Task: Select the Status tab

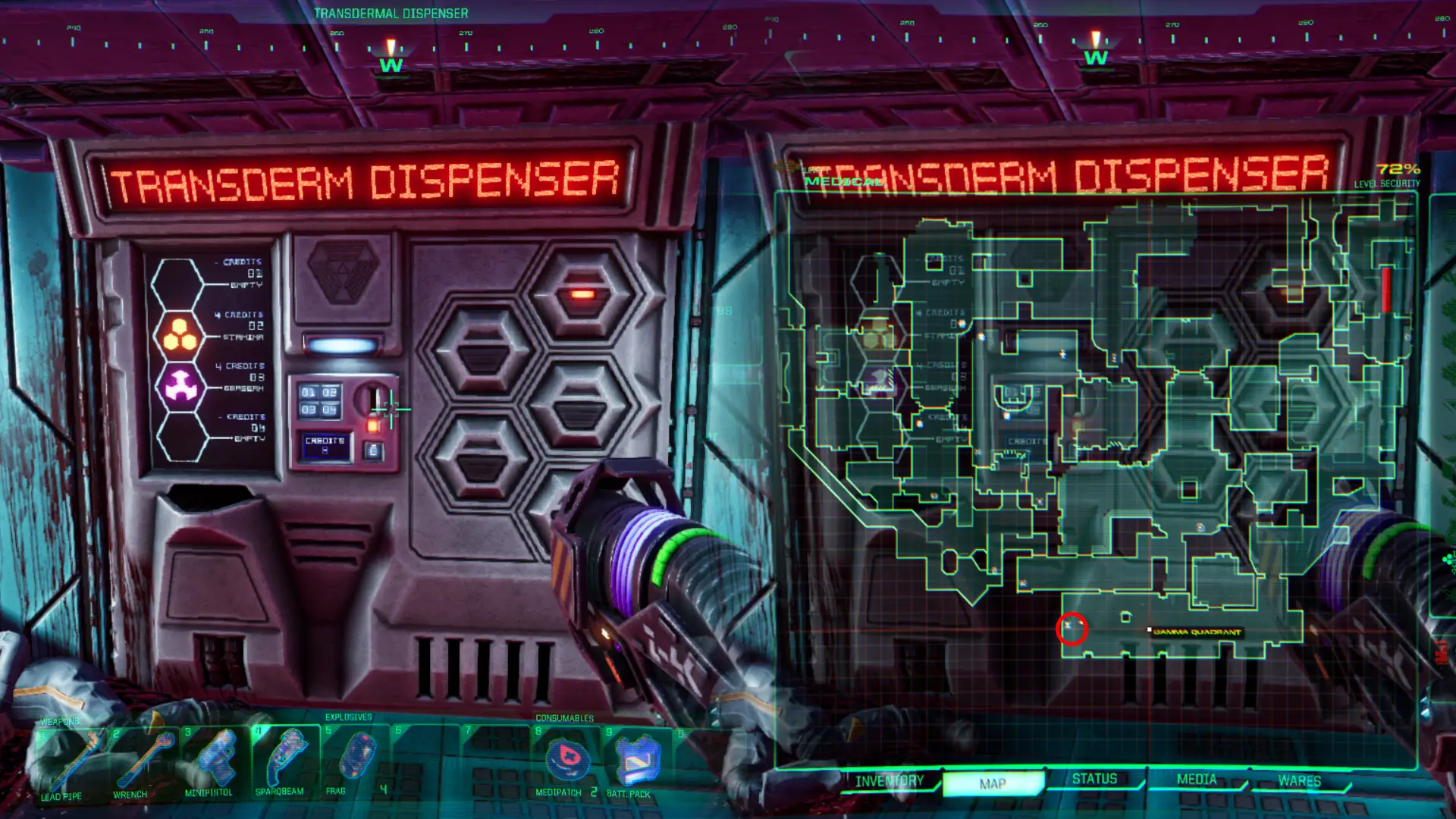Action: pyautogui.click(x=1095, y=779)
